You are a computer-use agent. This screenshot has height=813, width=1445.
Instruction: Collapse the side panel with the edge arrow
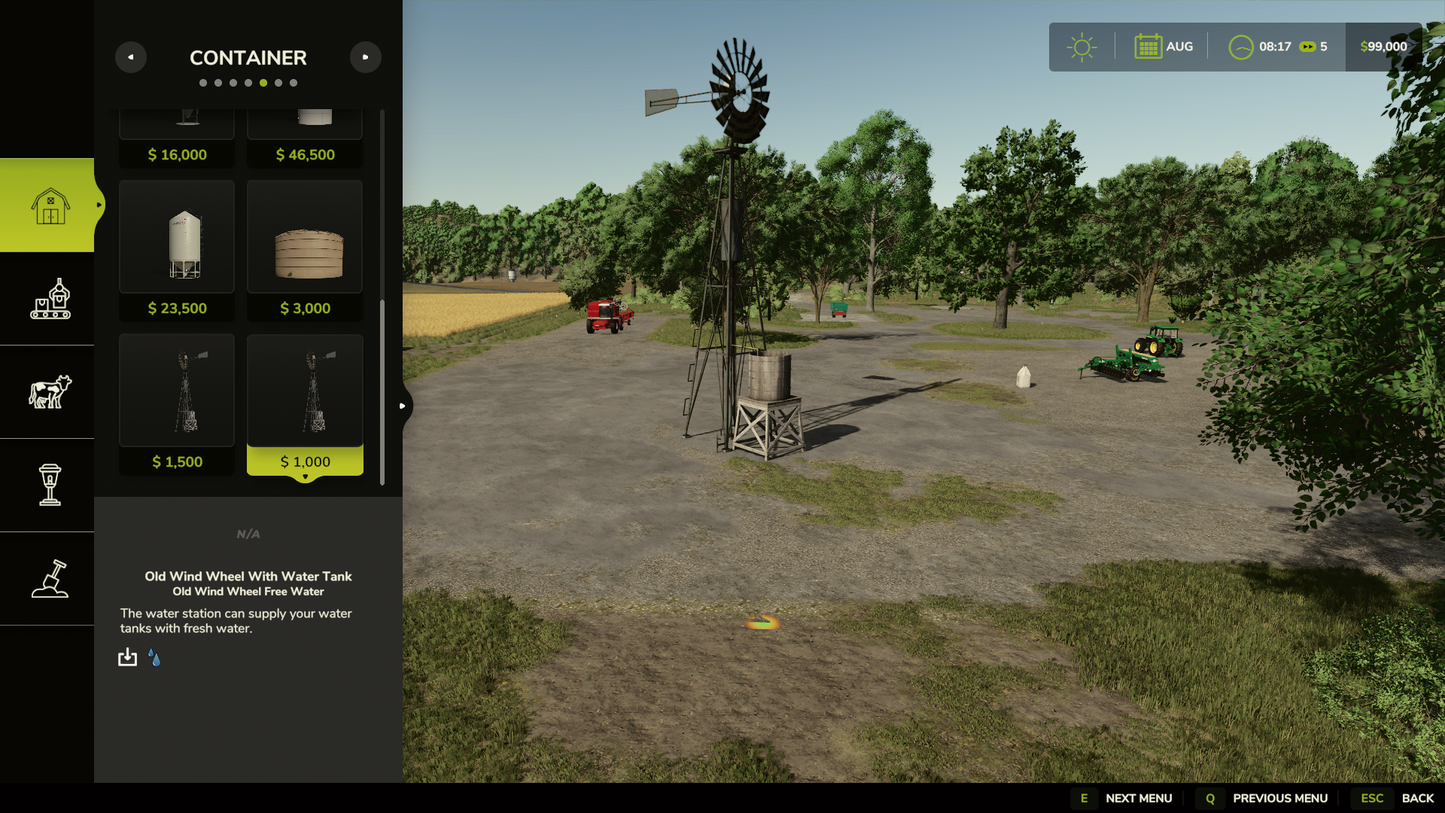[x=402, y=406]
